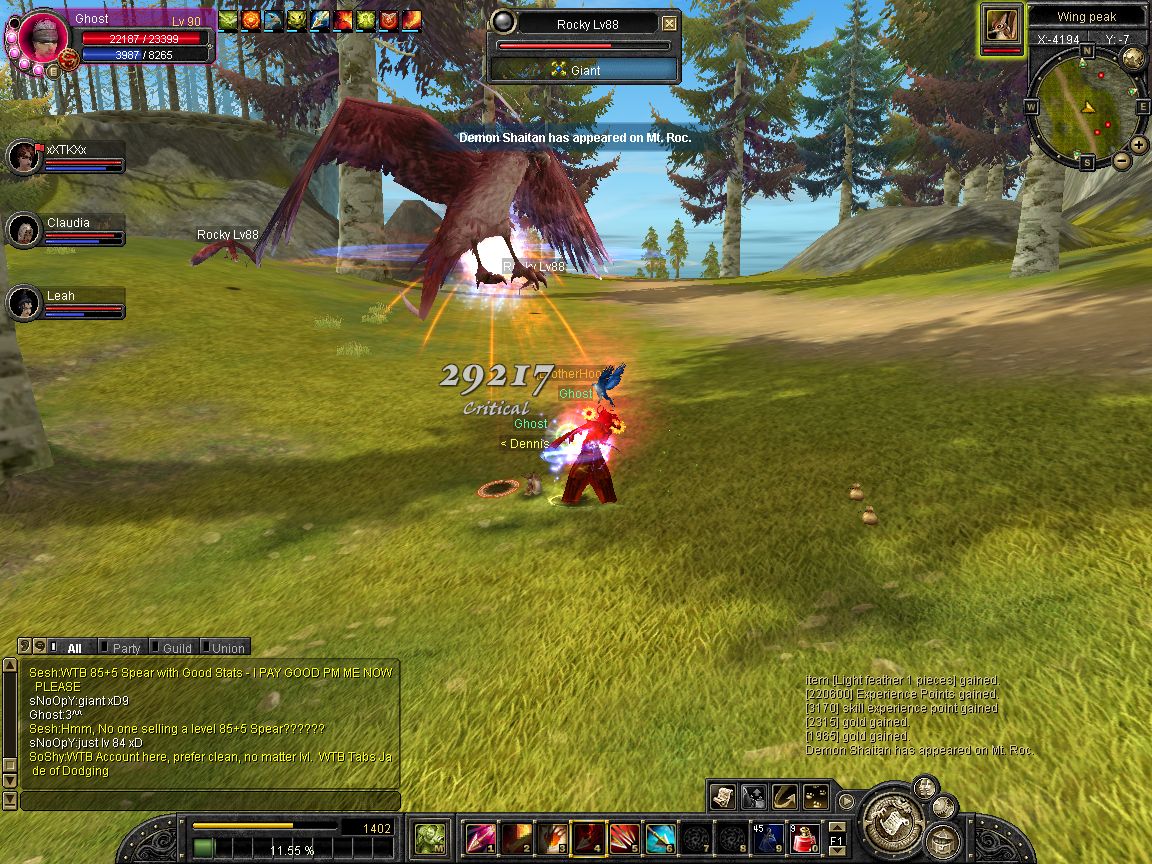
Task: Switch chat to the Guild tab
Action: [177, 648]
